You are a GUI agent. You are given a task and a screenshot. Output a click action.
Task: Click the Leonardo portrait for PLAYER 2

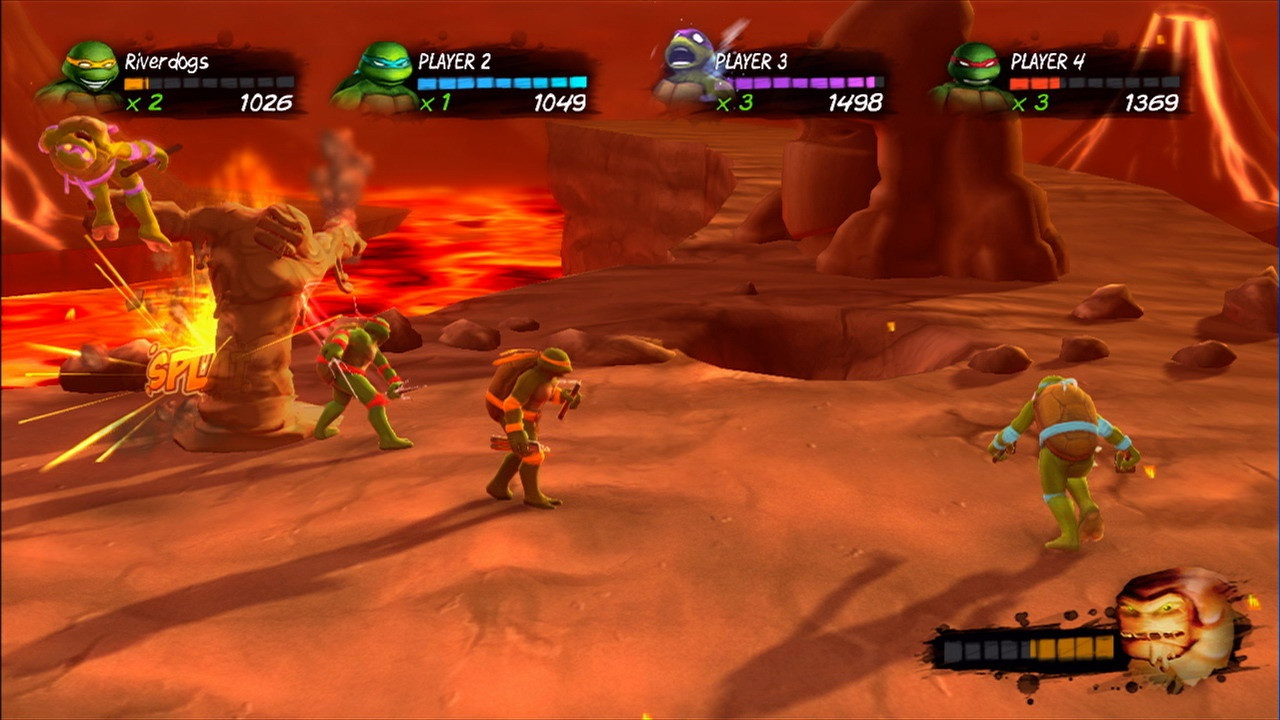point(383,70)
